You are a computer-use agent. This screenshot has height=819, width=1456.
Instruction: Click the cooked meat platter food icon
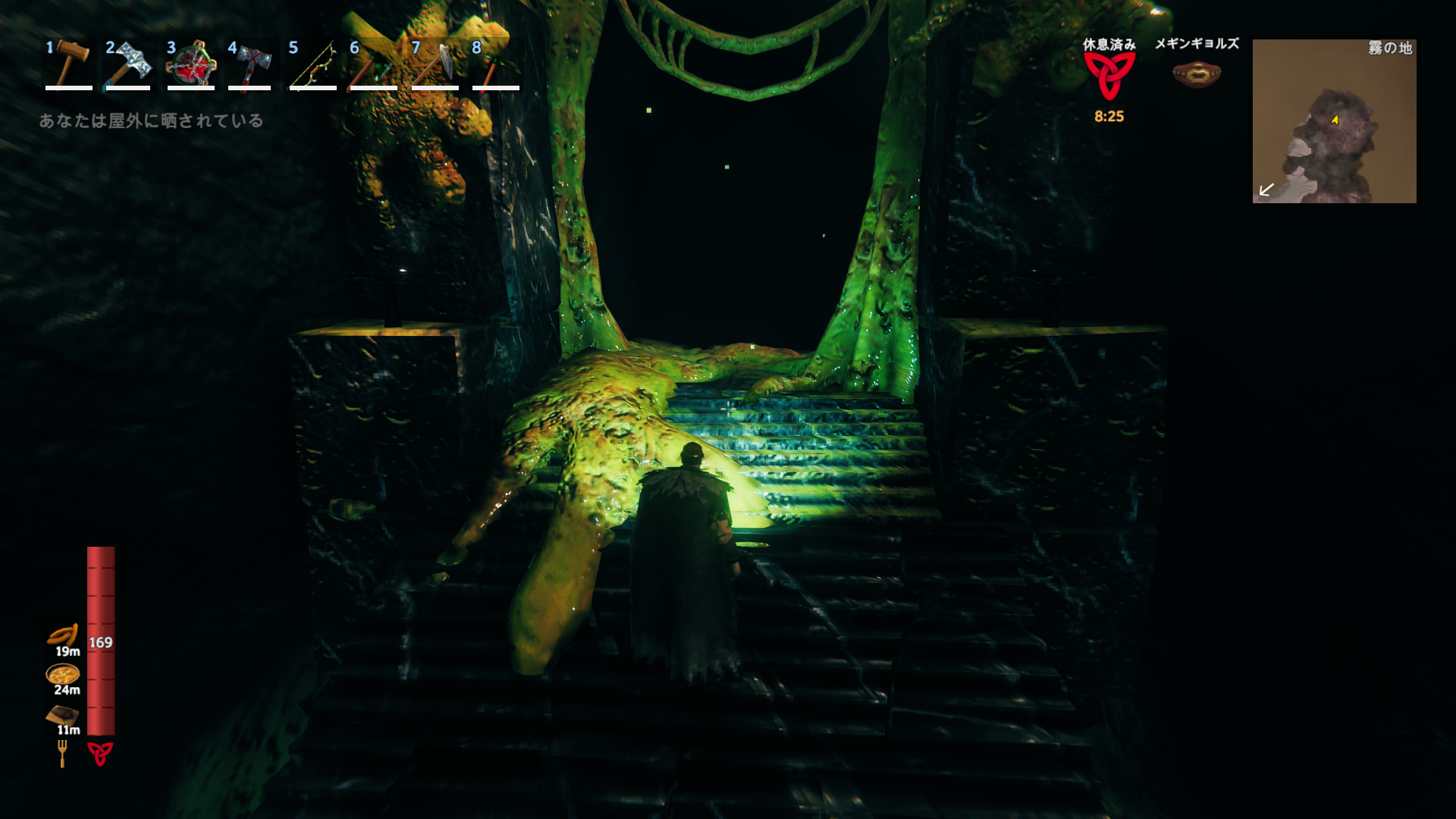tap(63, 714)
